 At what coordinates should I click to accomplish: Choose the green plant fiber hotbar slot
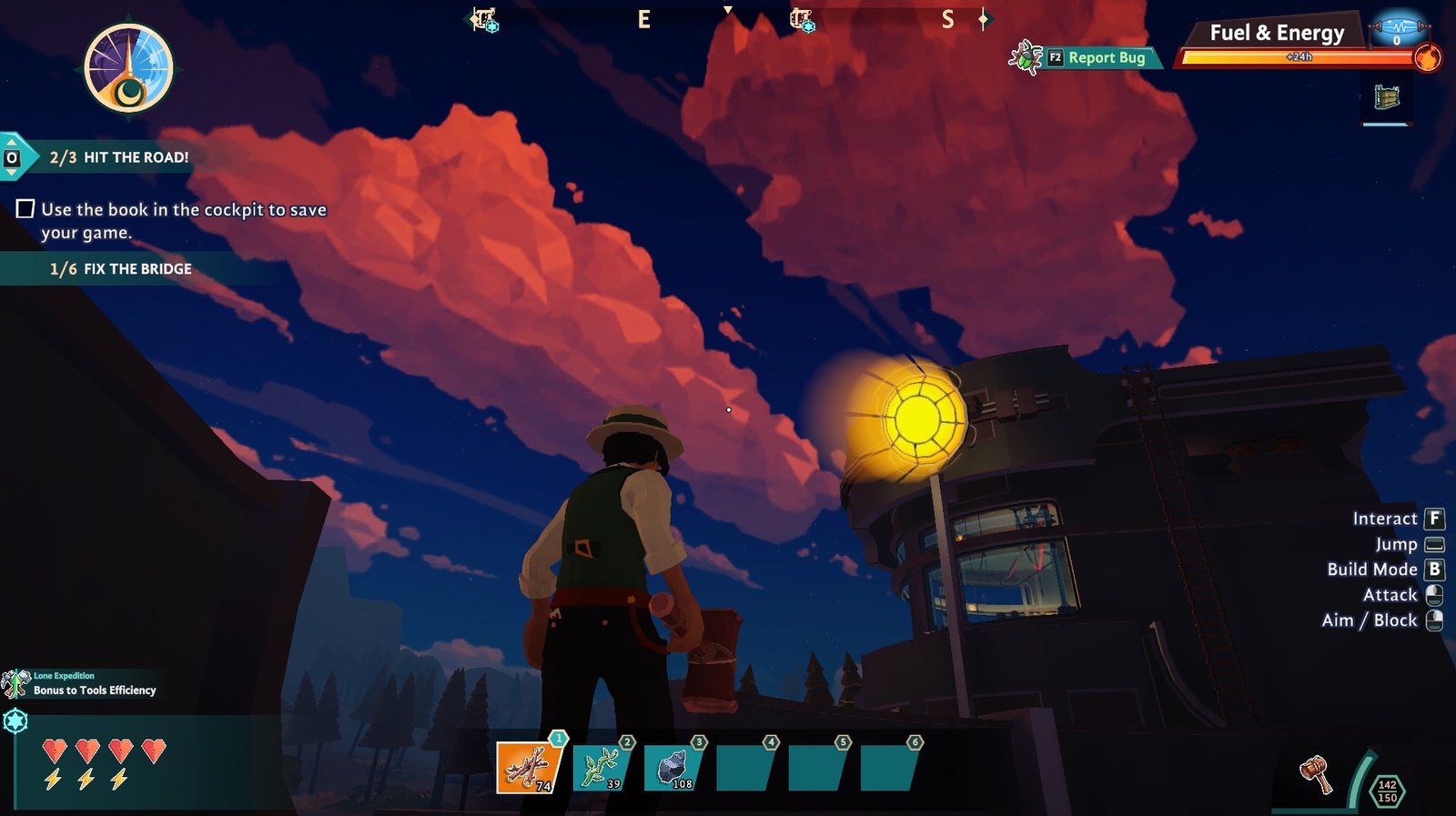coord(601,767)
